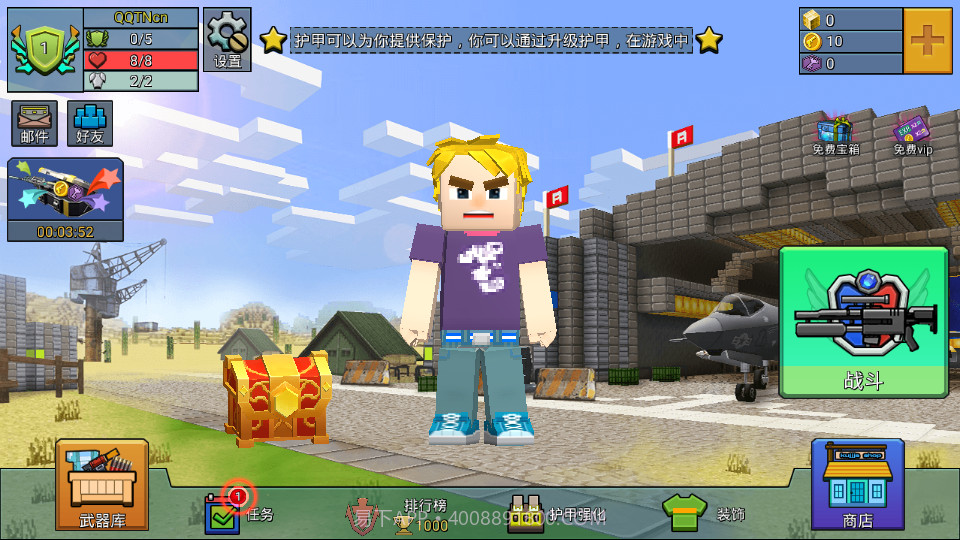Open the player profile level badge
The width and height of the screenshot is (960, 540).
[44, 49]
